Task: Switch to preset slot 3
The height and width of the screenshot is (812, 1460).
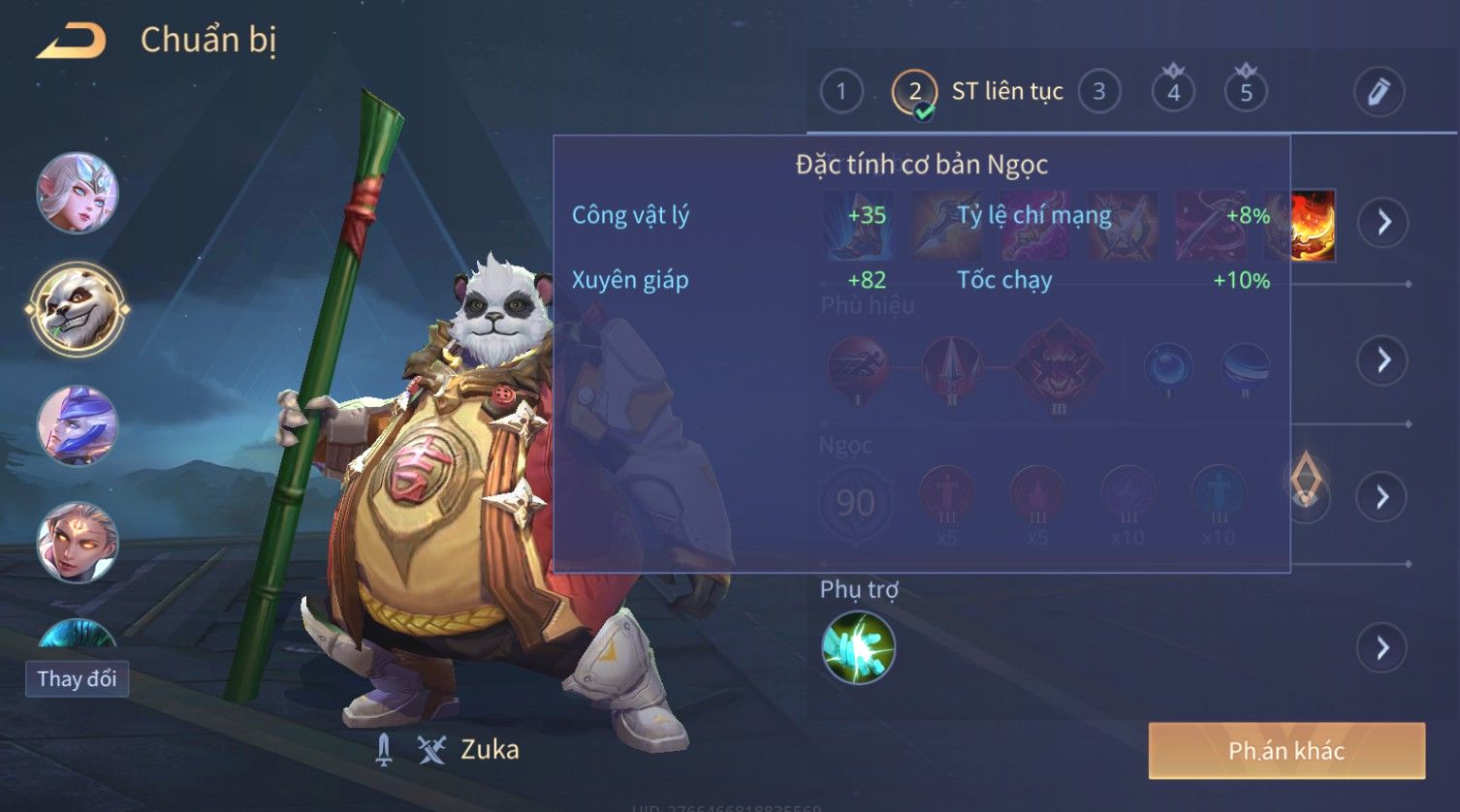Action: (1098, 92)
